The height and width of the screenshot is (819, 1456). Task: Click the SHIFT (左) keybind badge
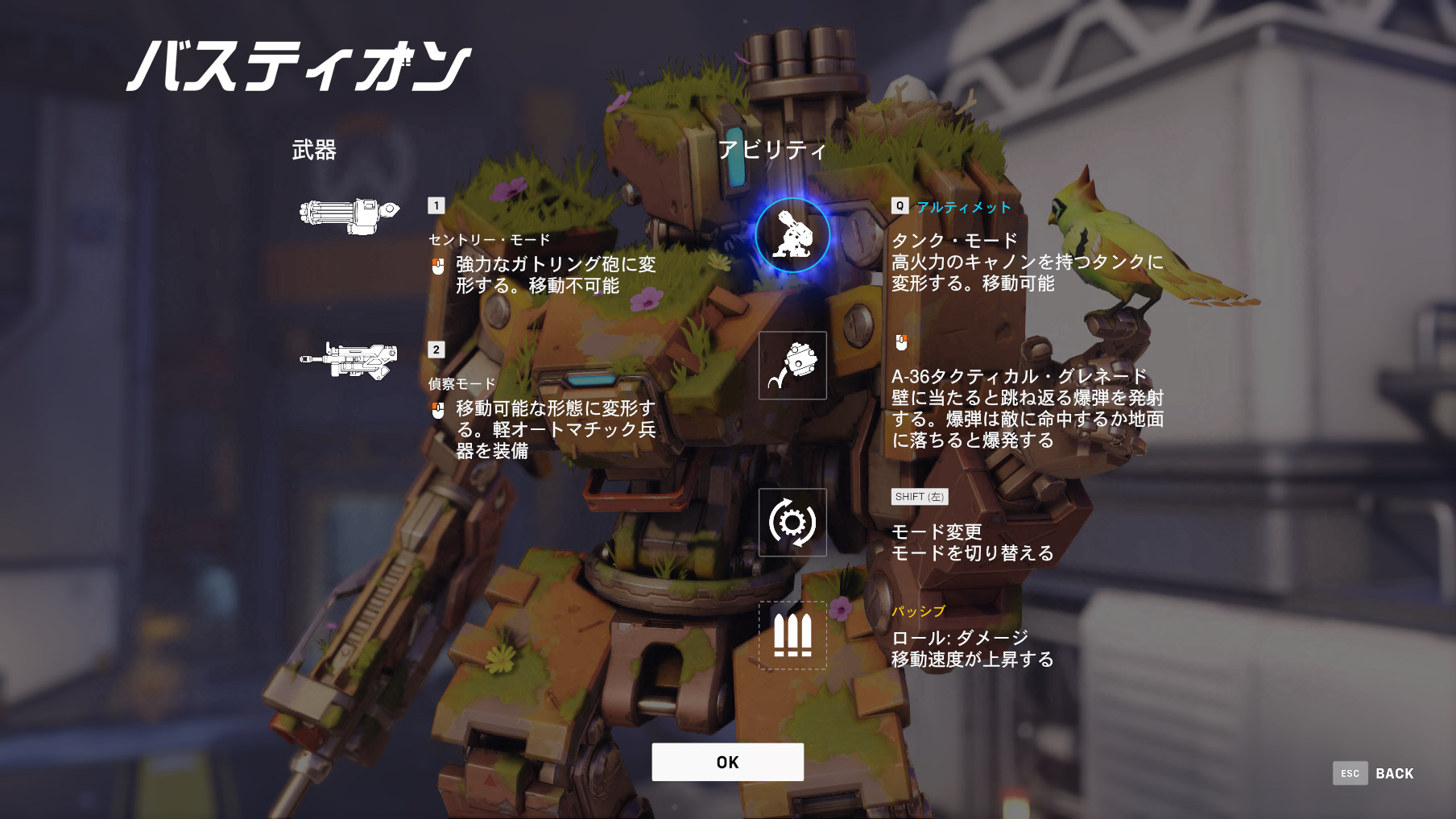point(919,497)
